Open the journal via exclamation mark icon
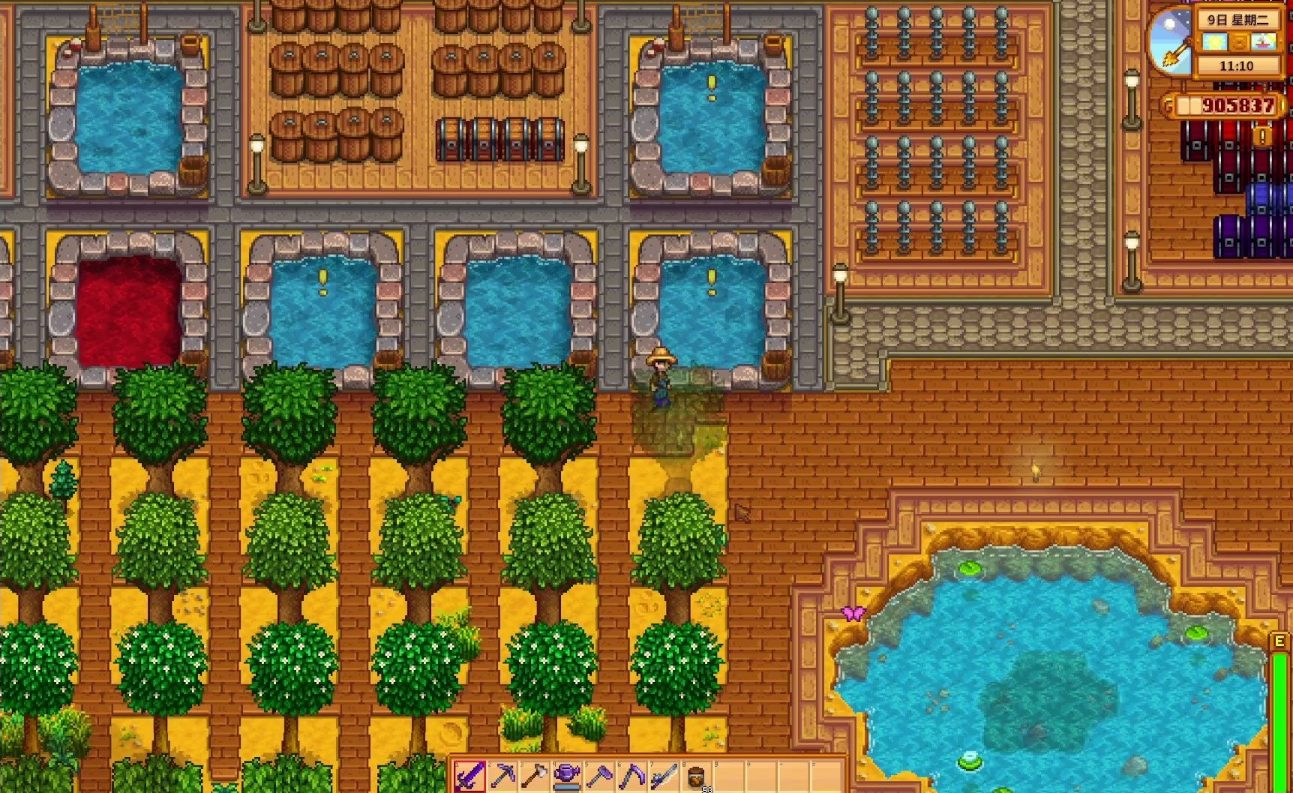Viewport: 1293px width, 793px height. (1262, 136)
